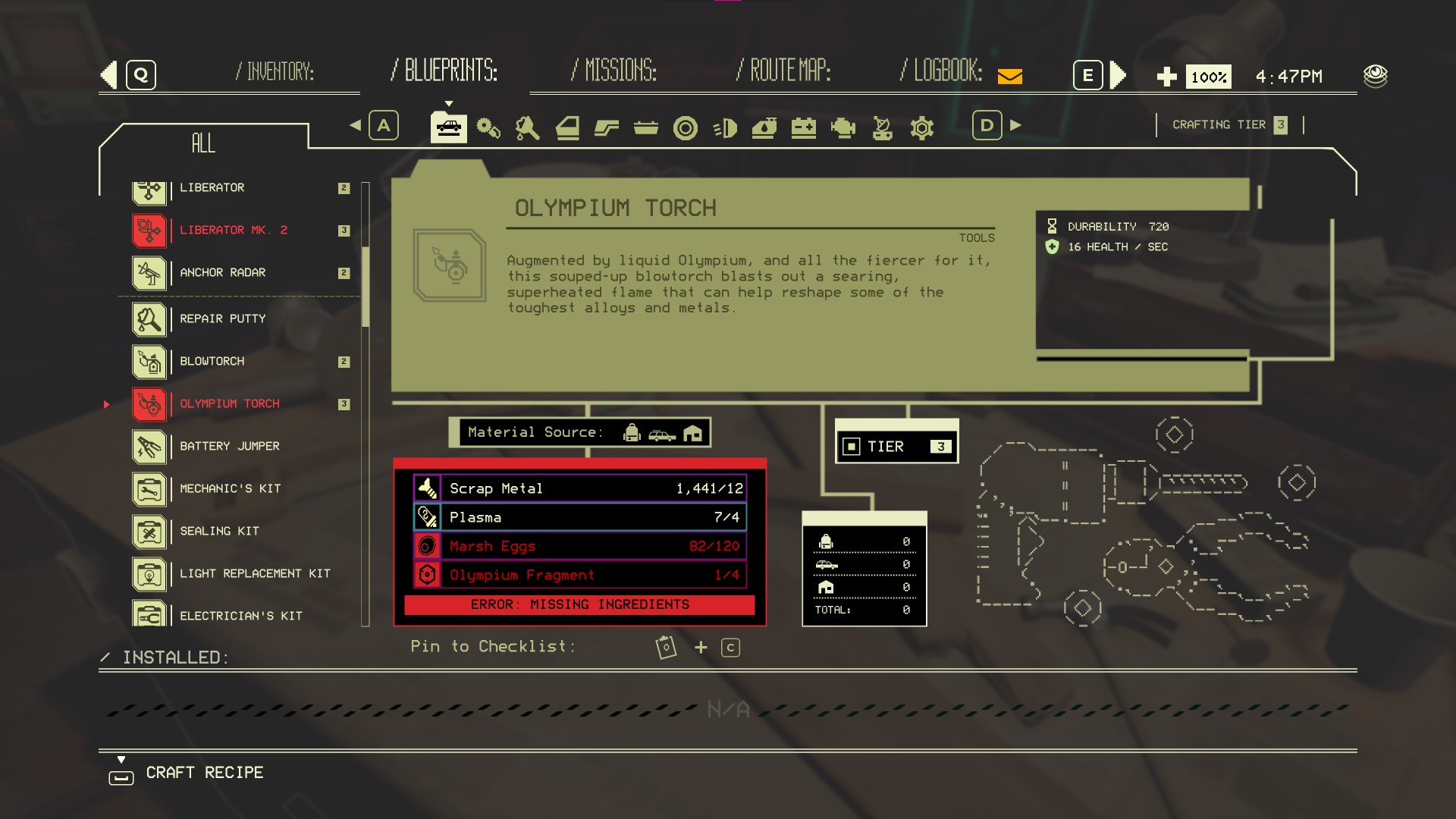
Task: Select the Repair Putty recipe
Action: click(222, 319)
